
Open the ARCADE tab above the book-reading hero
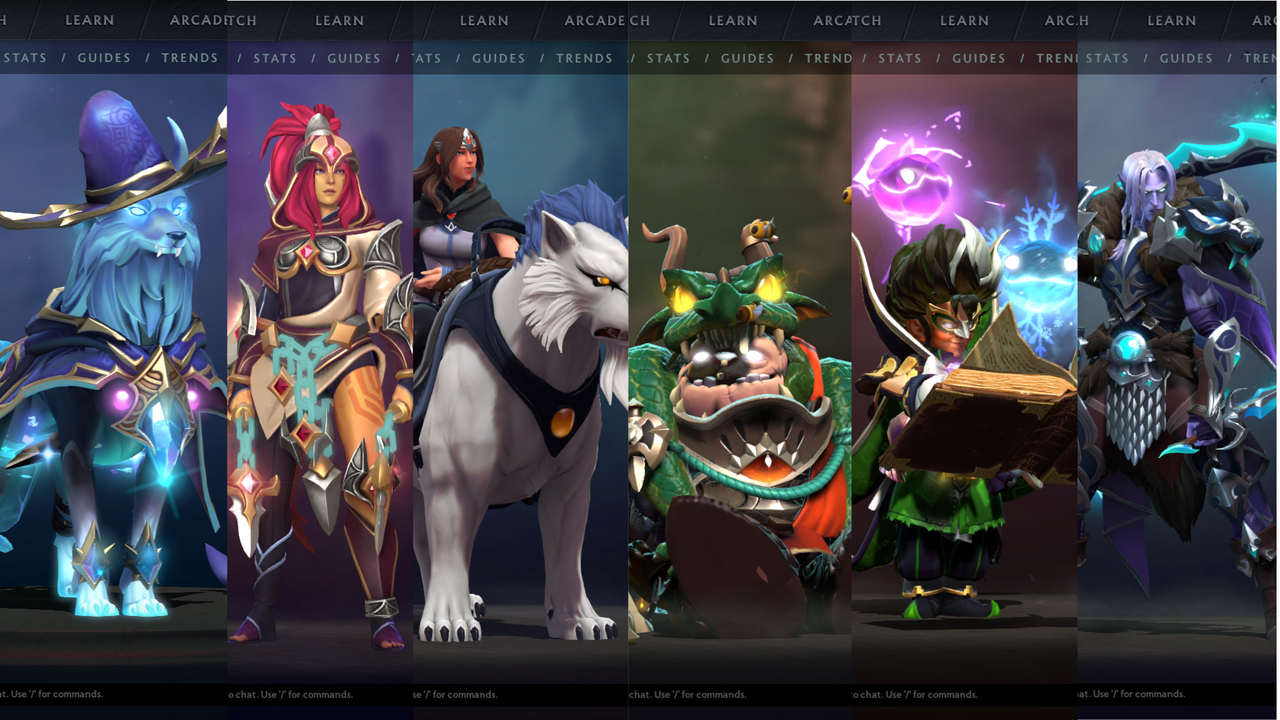pyautogui.click(x=1058, y=20)
